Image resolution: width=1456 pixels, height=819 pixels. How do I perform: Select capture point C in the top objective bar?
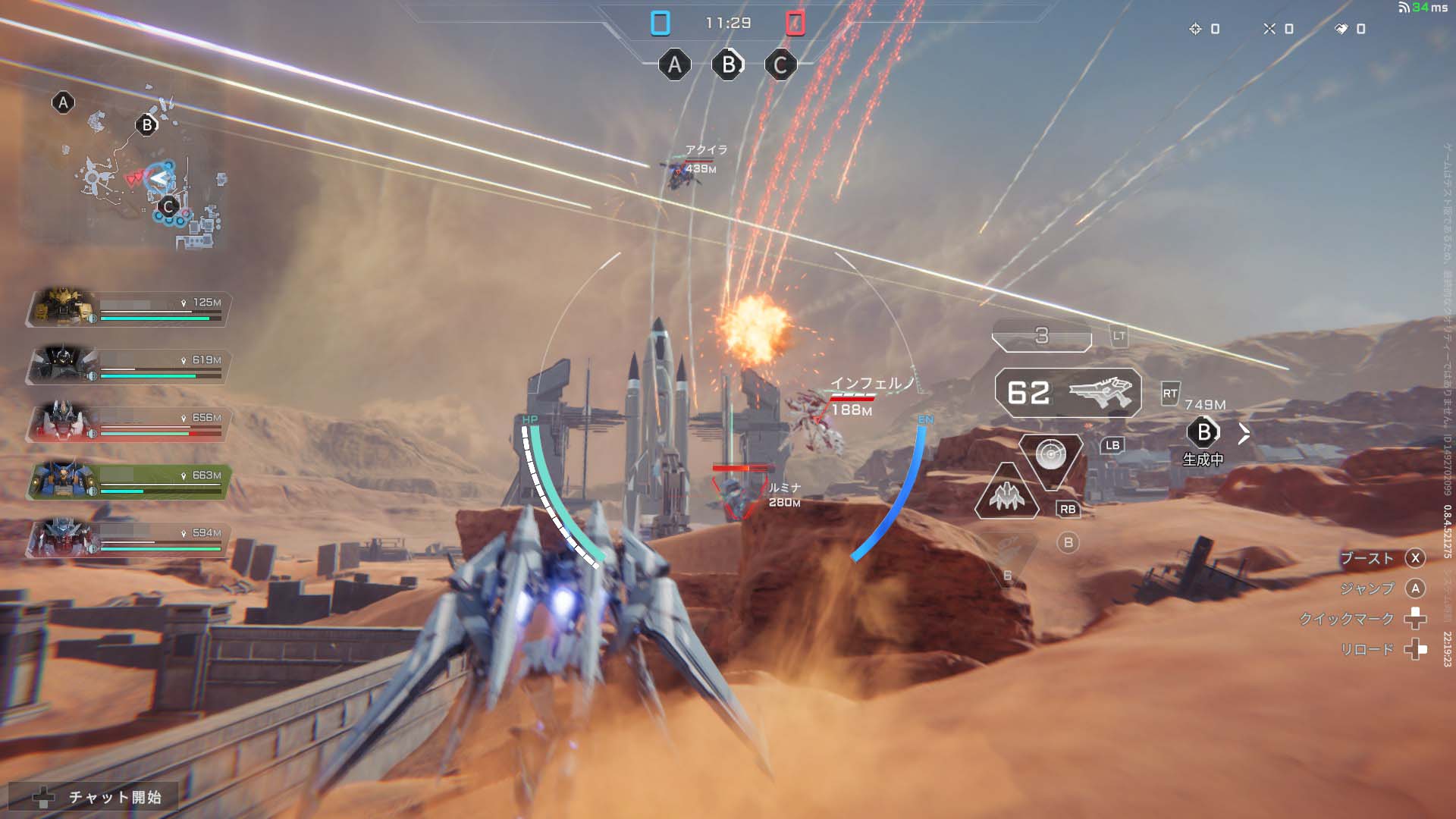click(780, 65)
